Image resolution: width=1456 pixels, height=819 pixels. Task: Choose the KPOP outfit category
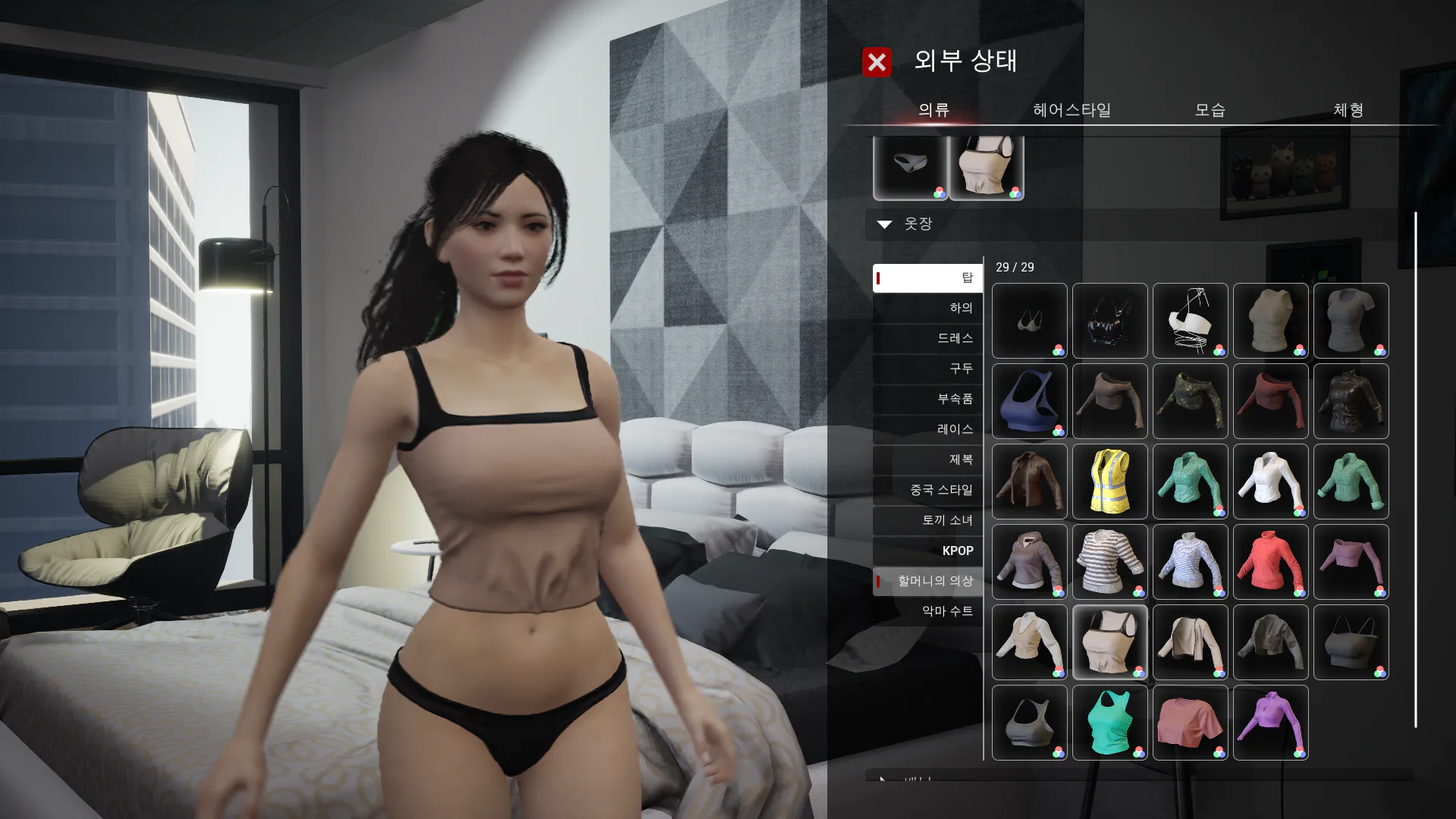[x=928, y=551]
